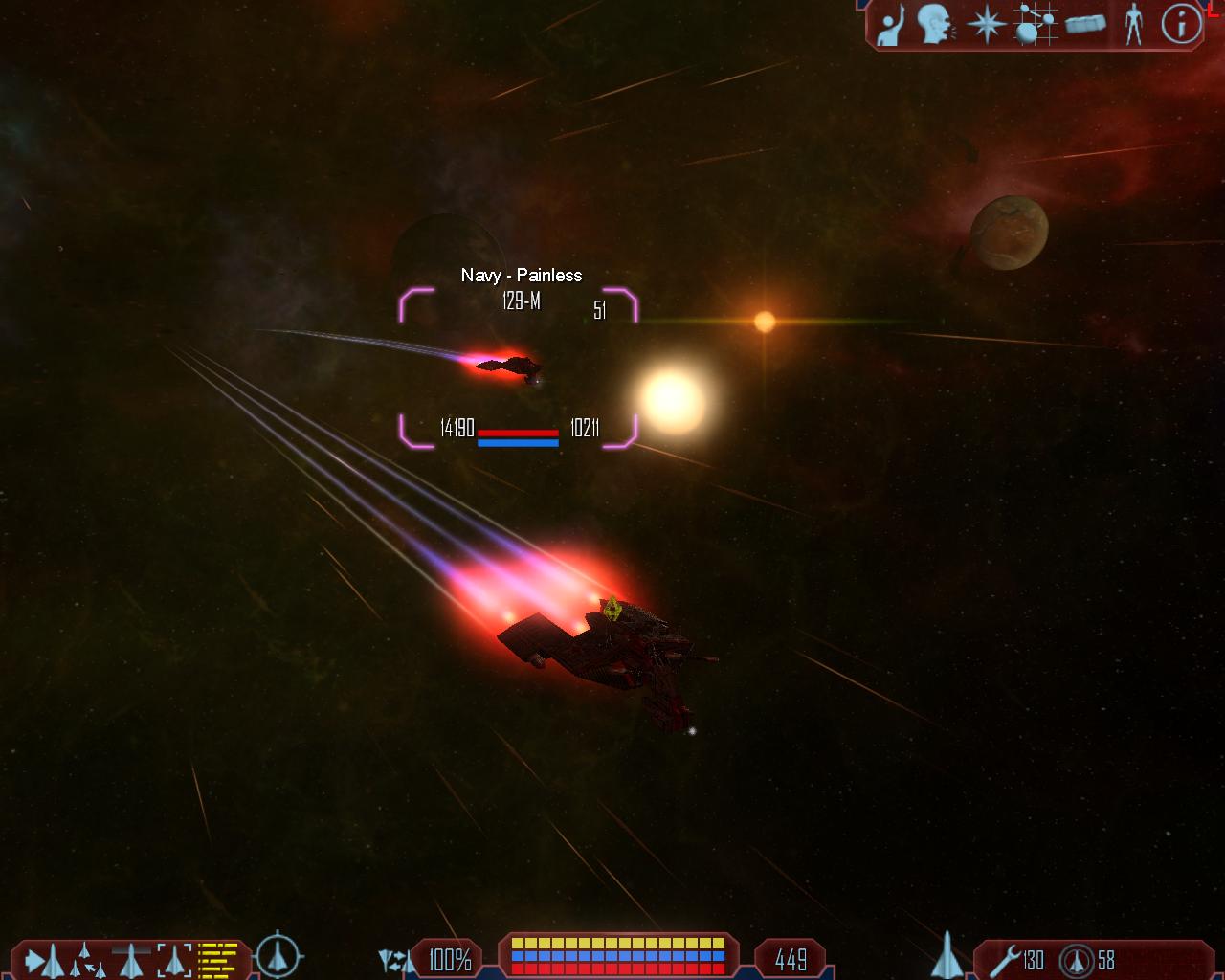Image resolution: width=1225 pixels, height=980 pixels.
Task: Use a shield battery via circled ship icon
Action: pos(1078,959)
